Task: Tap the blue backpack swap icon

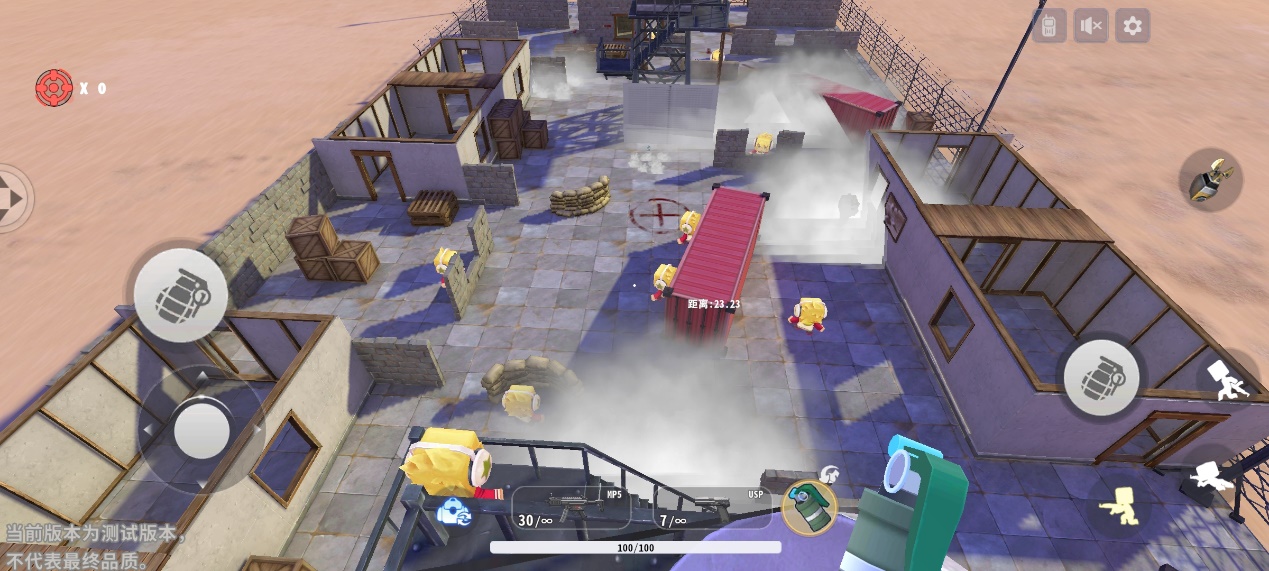Action: click(x=453, y=511)
